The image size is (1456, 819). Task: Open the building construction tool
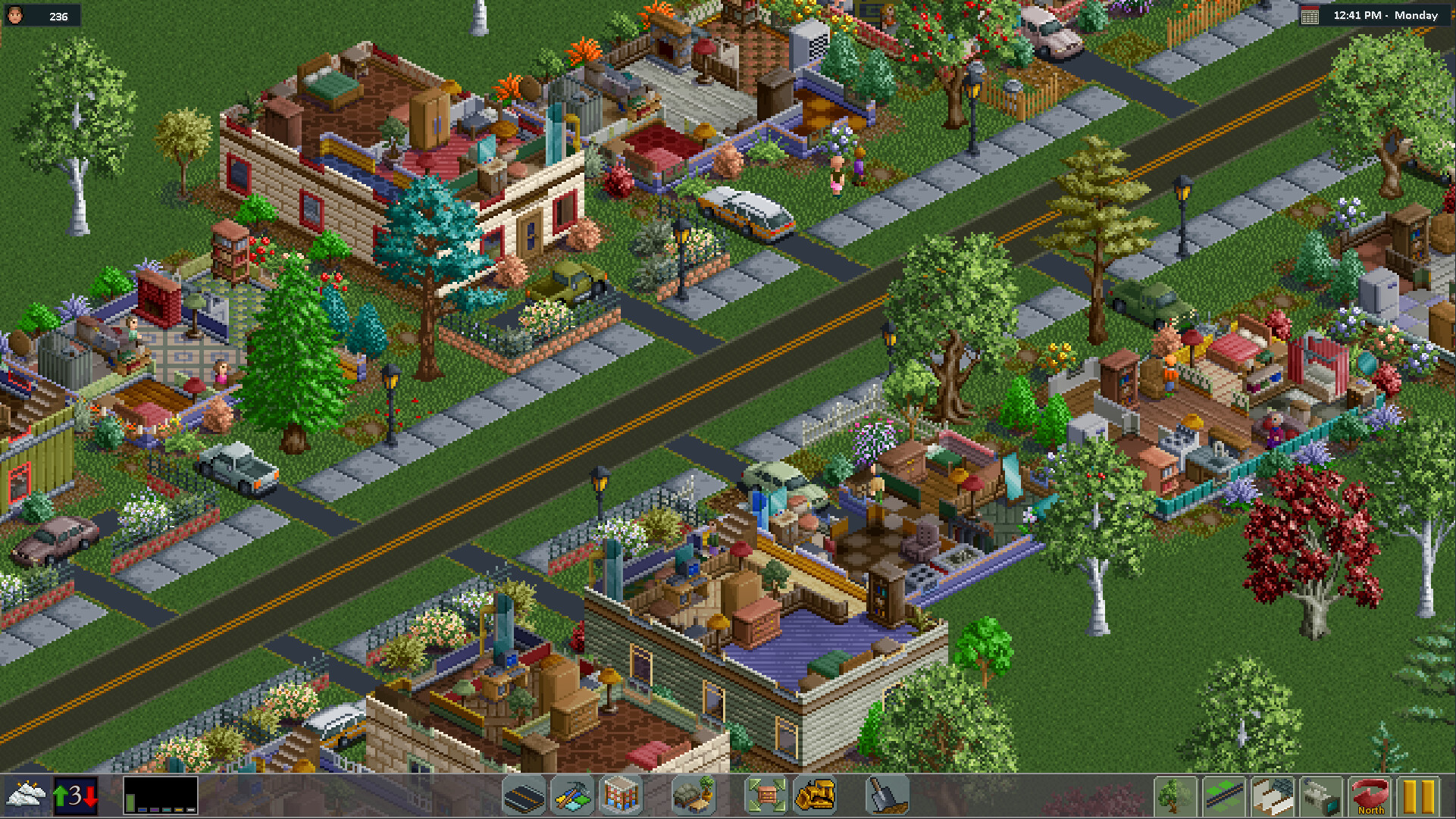[x=621, y=796]
